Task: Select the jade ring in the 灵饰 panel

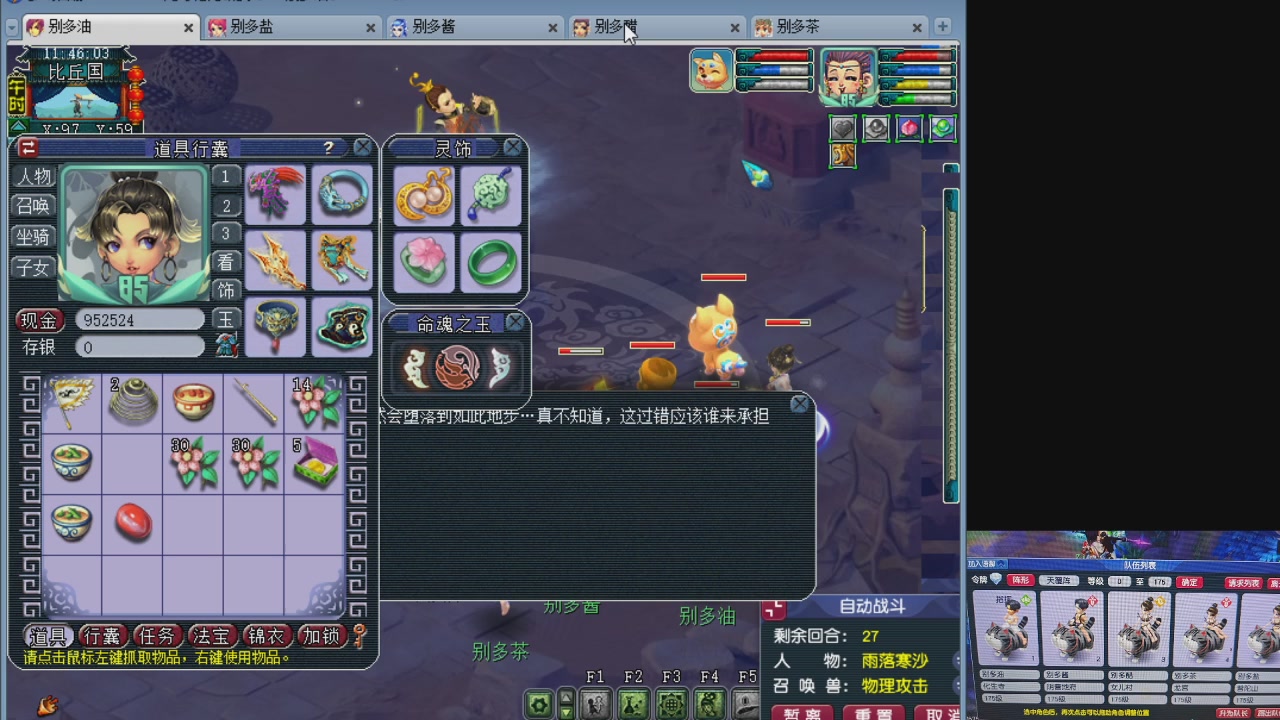Action: click(490, 262)
